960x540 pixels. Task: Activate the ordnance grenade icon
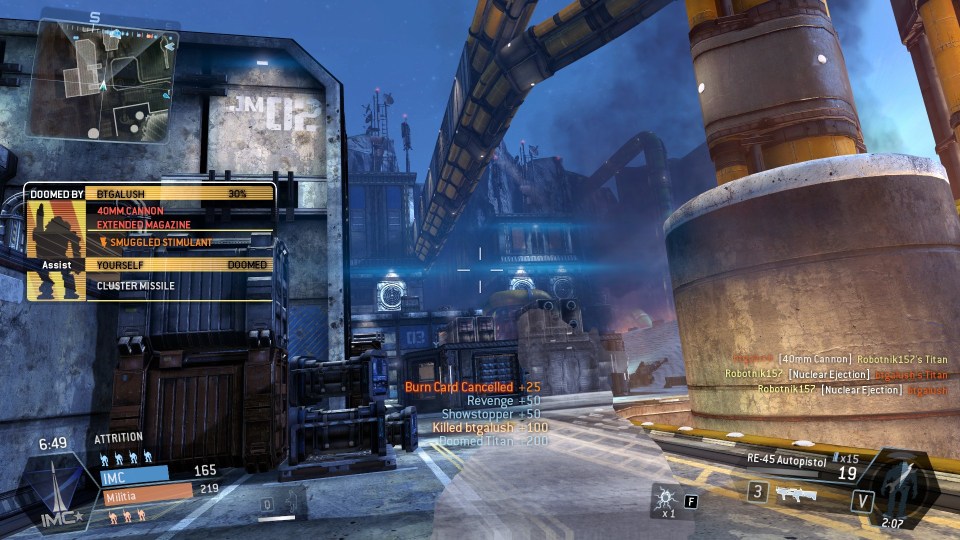(x=662, y=495)
